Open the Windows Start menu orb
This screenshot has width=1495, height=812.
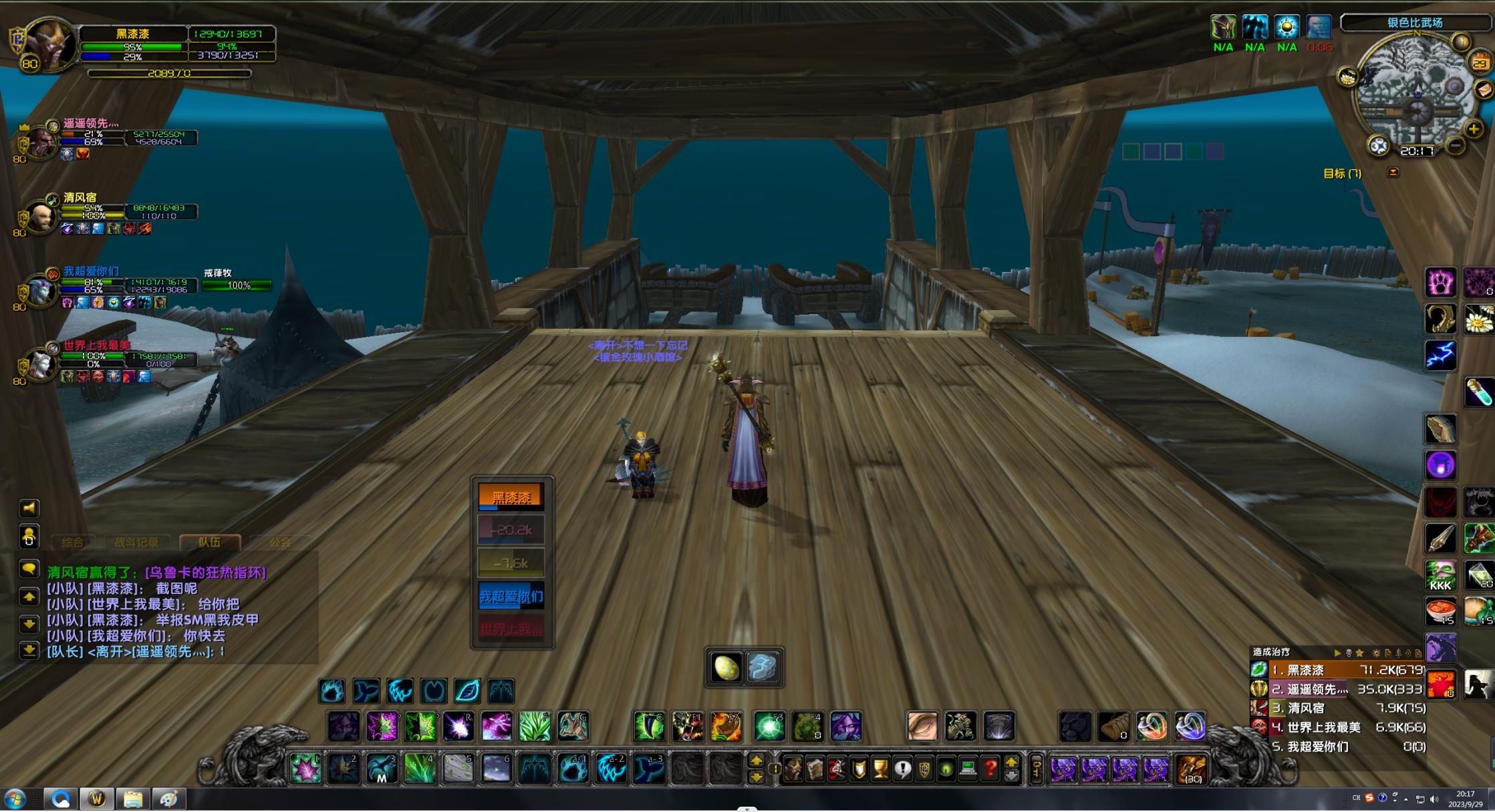coord(15,799)
